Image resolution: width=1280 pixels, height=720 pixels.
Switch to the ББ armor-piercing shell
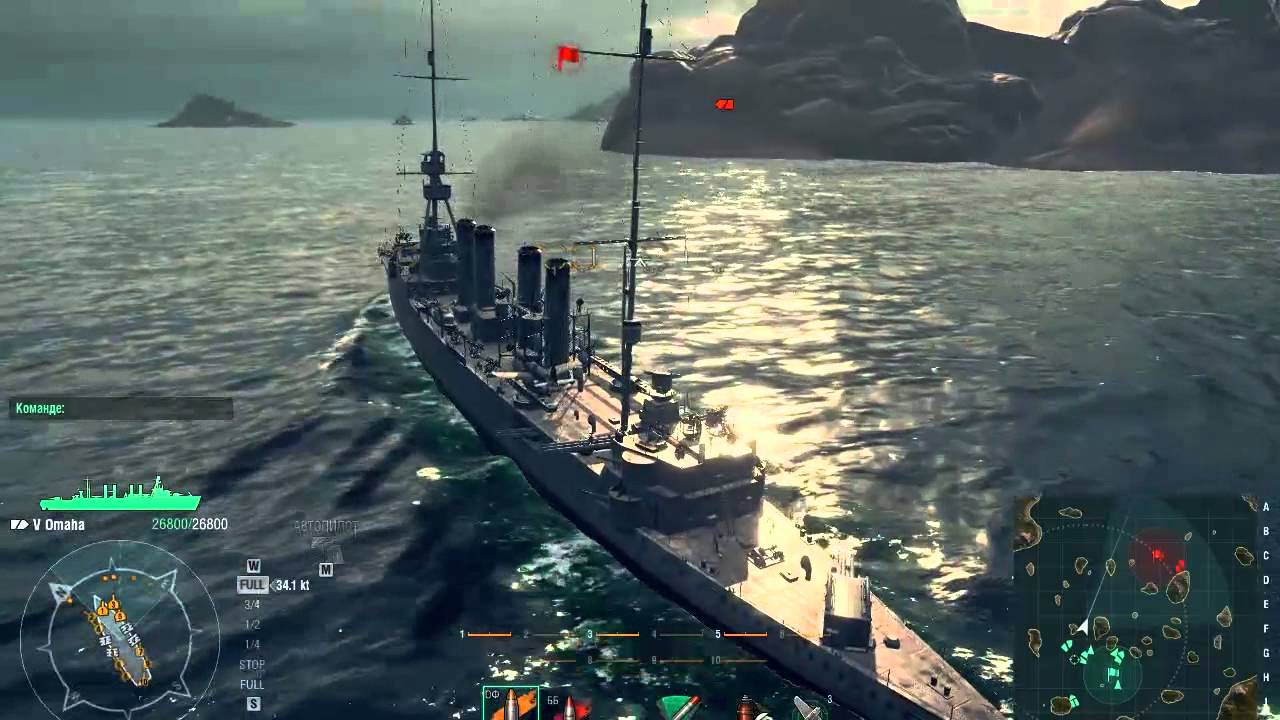pos(567,706)
